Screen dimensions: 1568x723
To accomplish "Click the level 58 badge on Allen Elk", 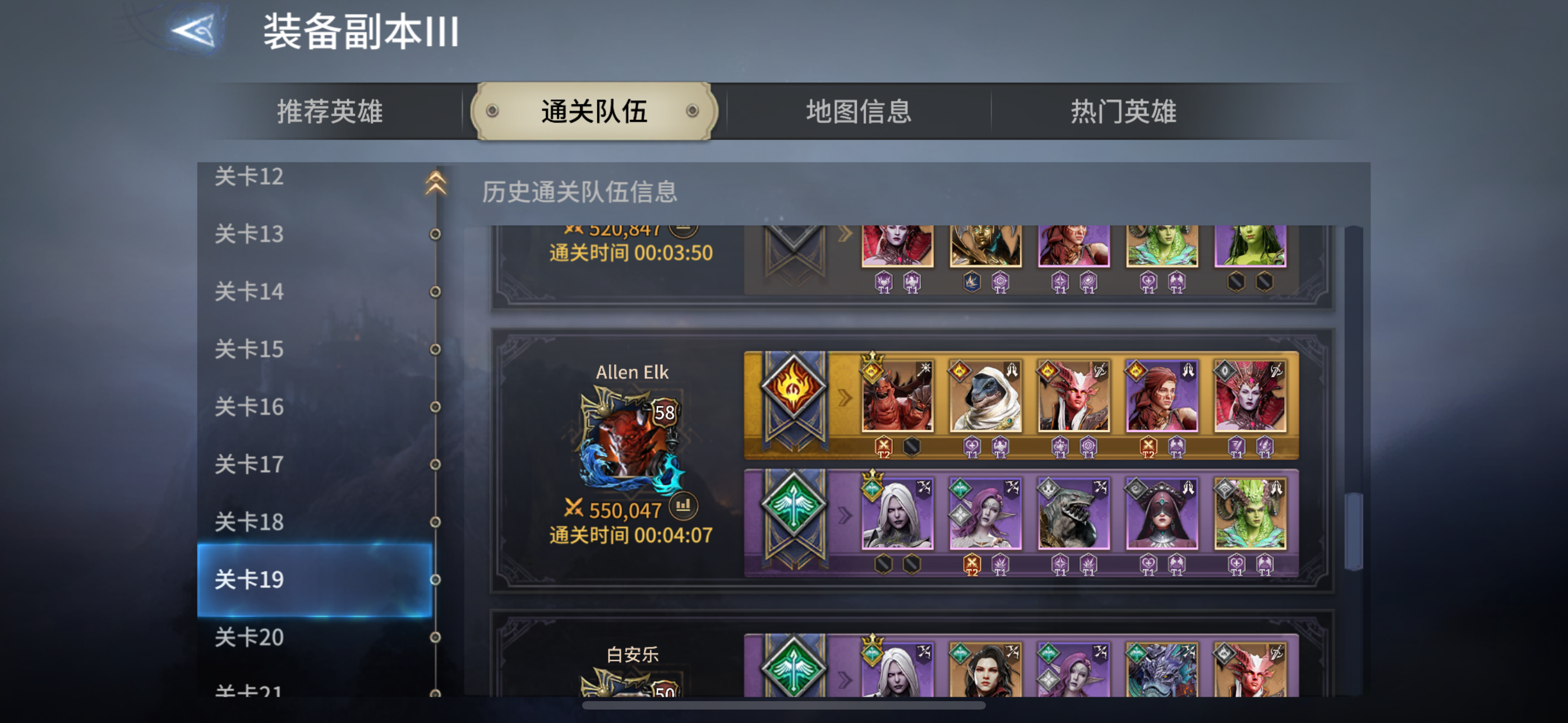I will (663, 414).
